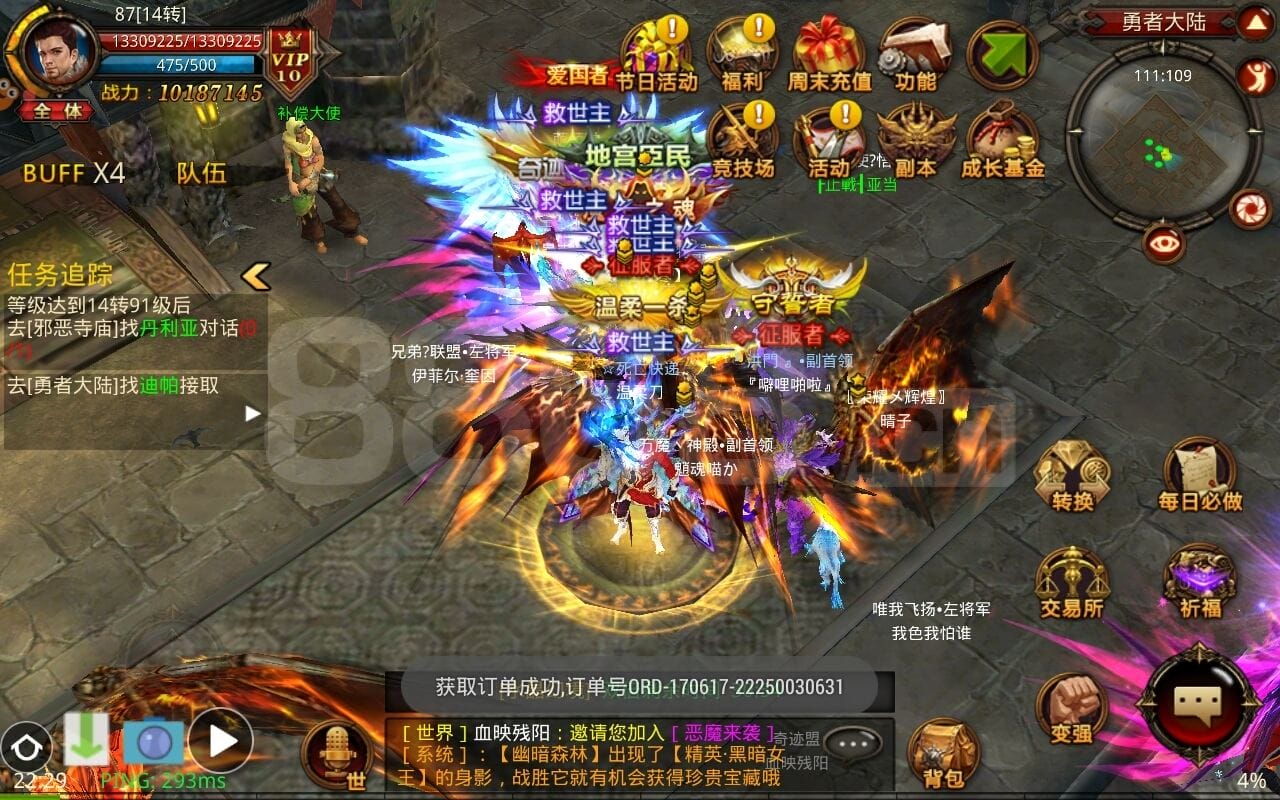
Task: Open the 副本 dungeon menu
Action: click(x=913, y=140)
